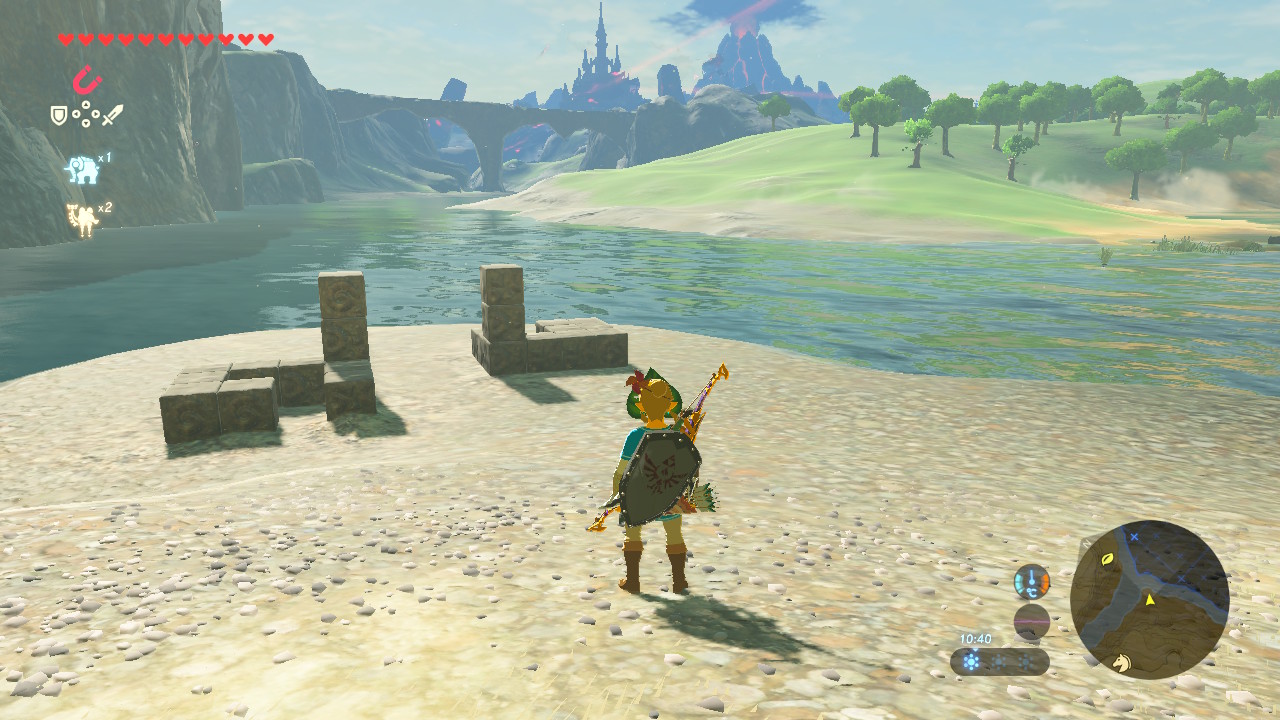This screenshot has width=1280, height=720.
Task: Activate the orange camel champion ability
Action: click(81, 219)
